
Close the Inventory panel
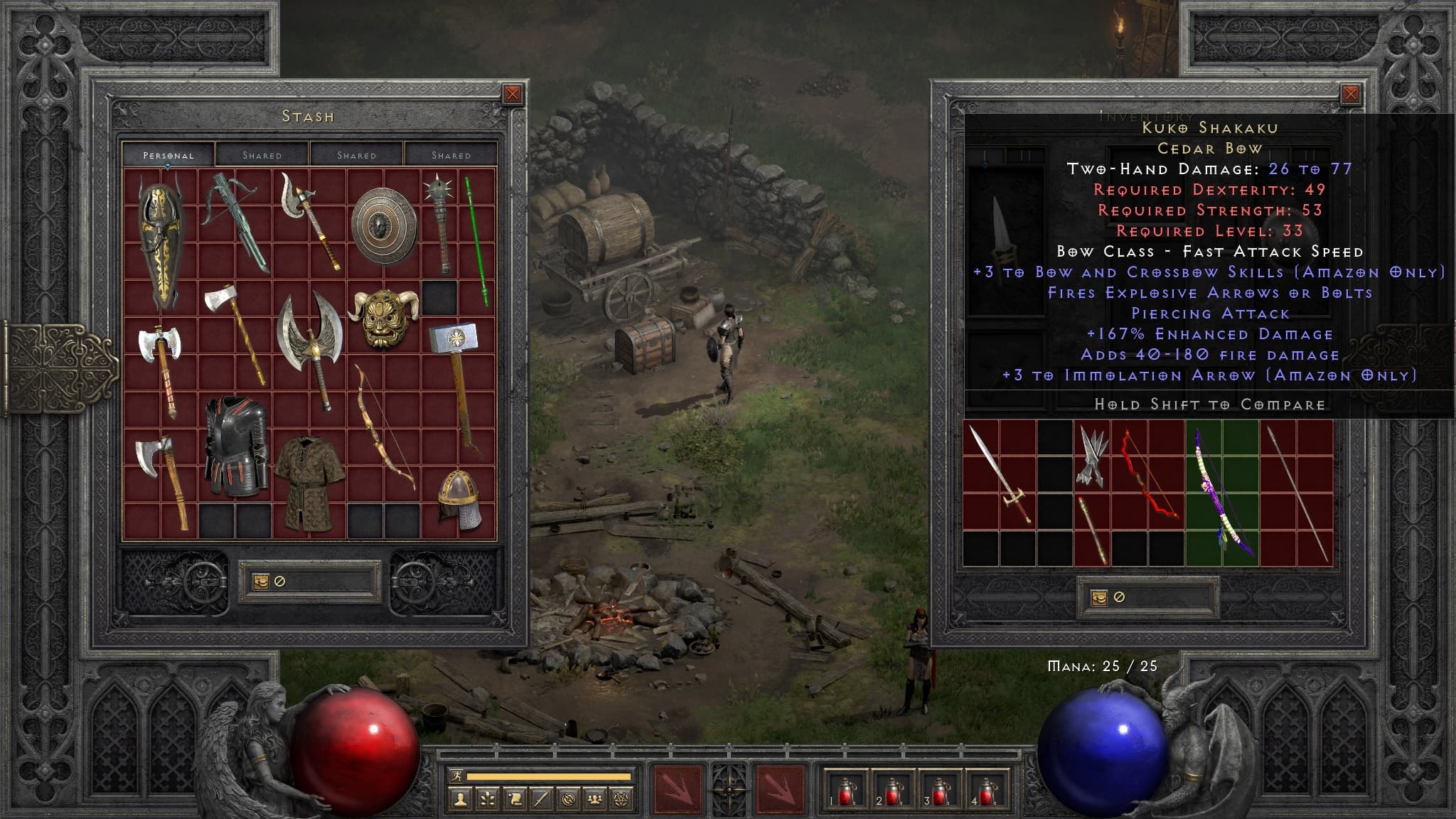coord(1350,94)
